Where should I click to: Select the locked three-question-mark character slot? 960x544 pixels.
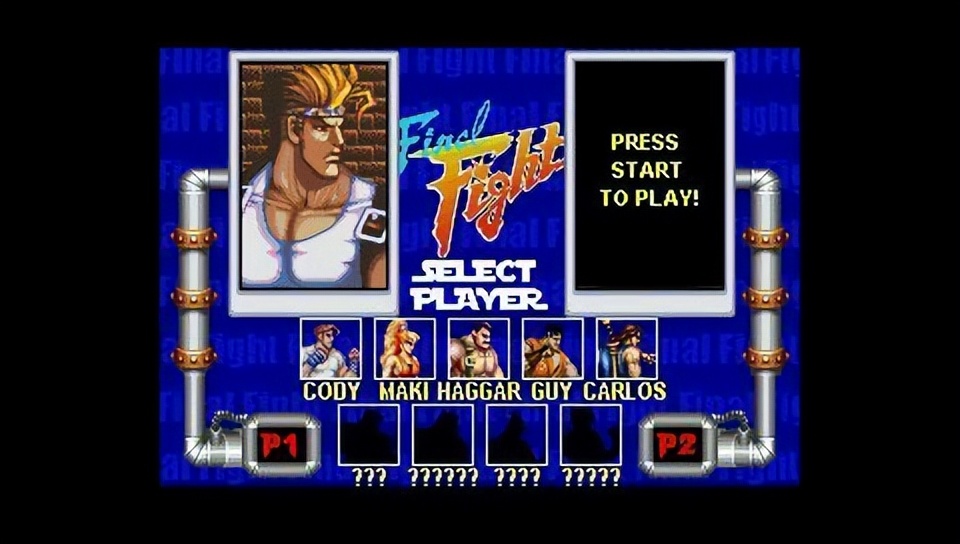point(369,435)
